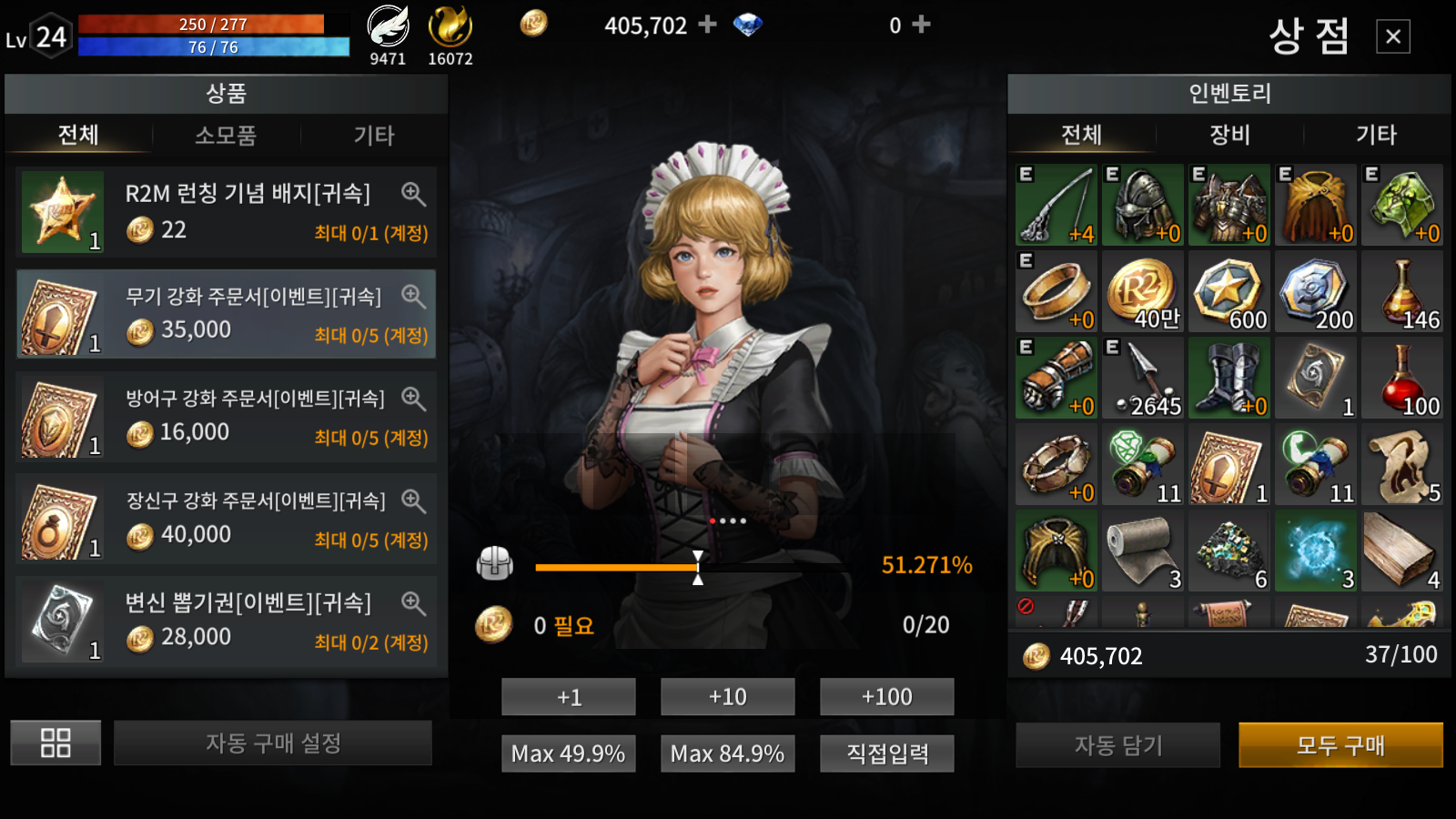Choose the Max 84.9% weight button
Viewport: 1456px width, 819px height.
[x=728, y=753]
